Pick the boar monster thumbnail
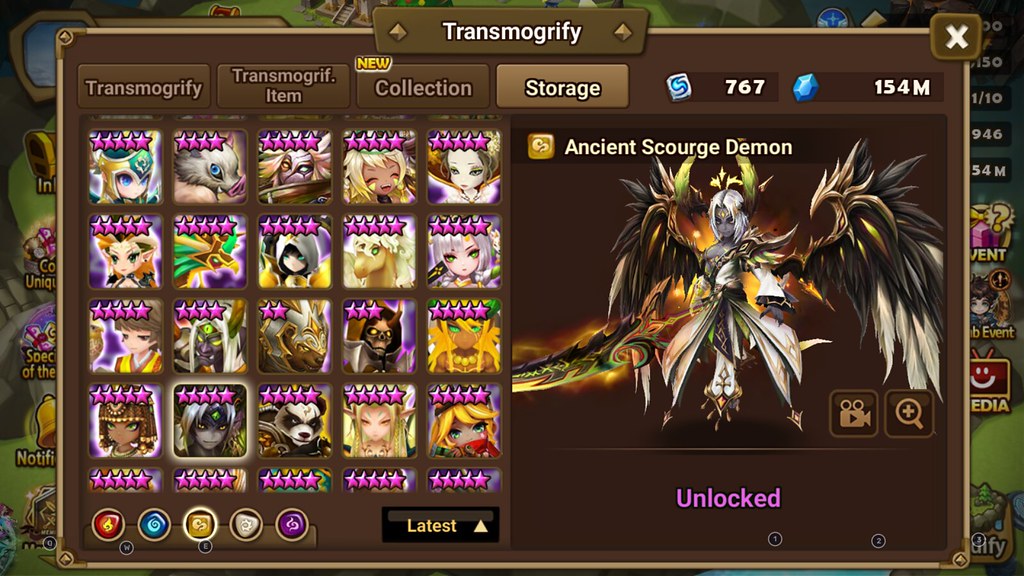 click(x=210, y=167)
